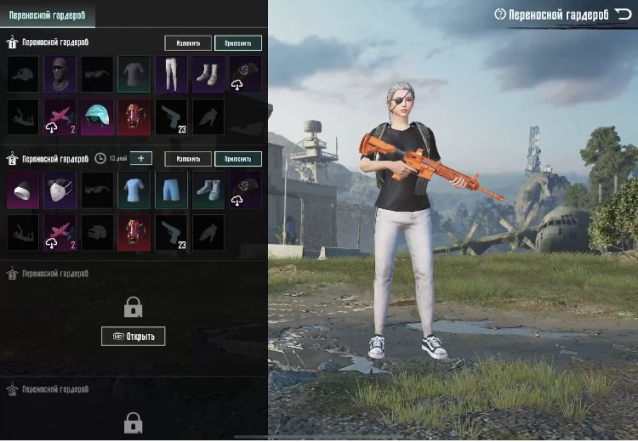Pick the teal helmet slot

click(x=97, y=116)
